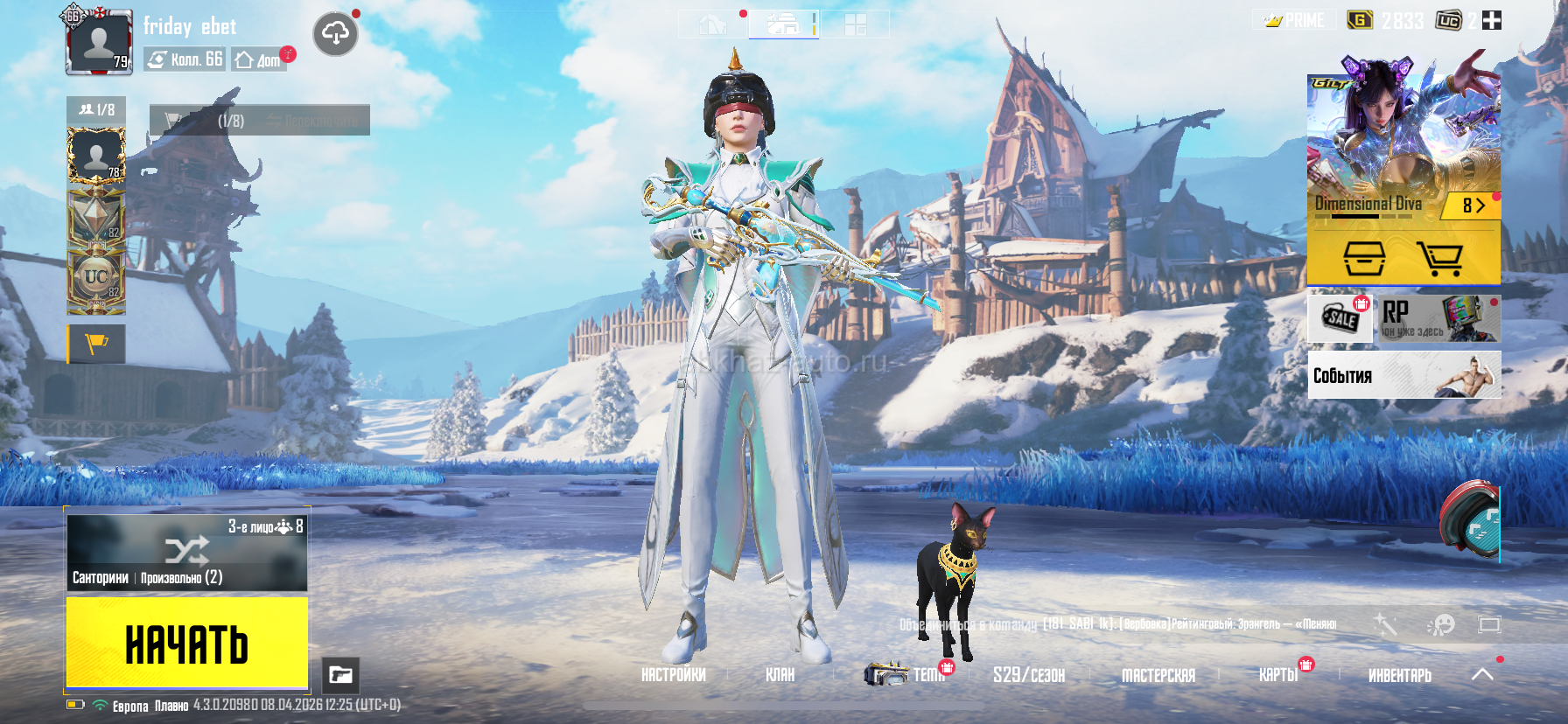Open the КАРТЫ menu
This screenshot has height=724, width=1568.
[1277, 675]
